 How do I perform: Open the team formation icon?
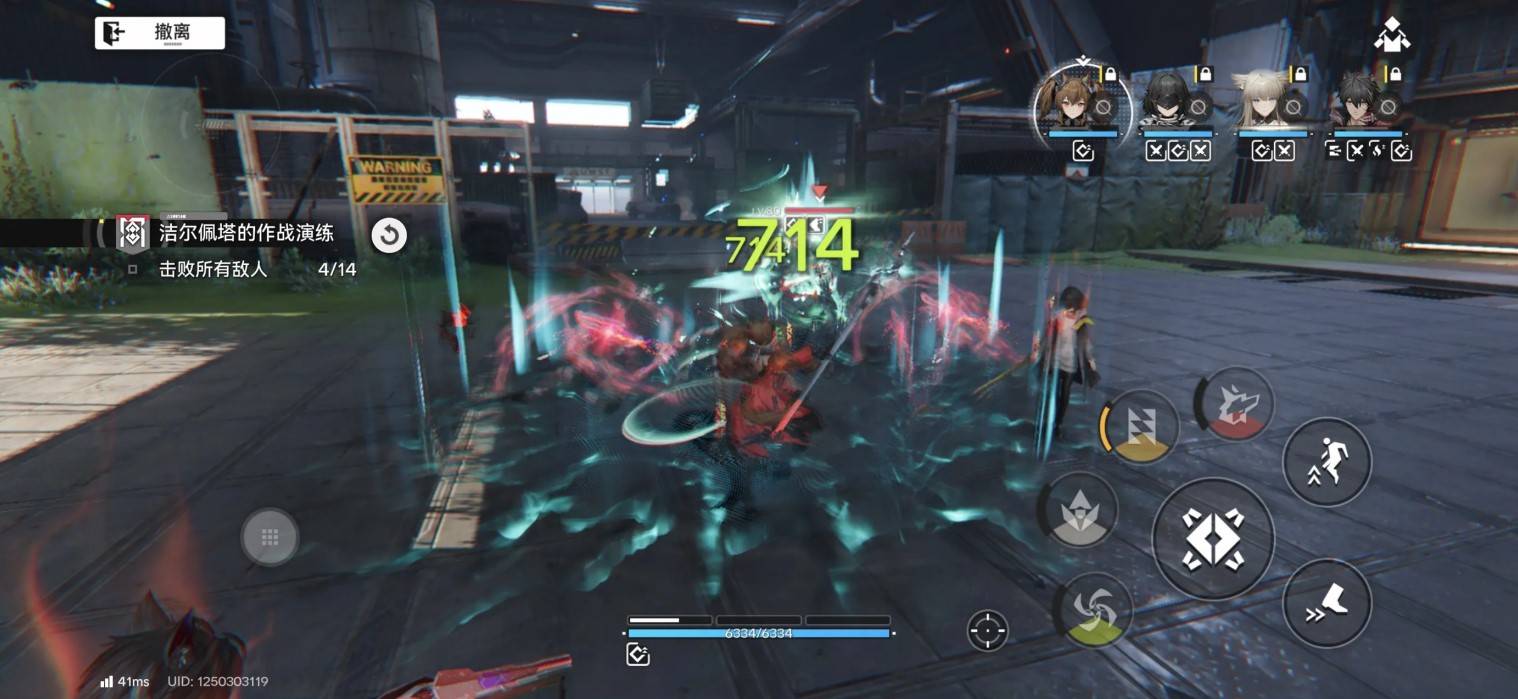tap(1391, 38)
